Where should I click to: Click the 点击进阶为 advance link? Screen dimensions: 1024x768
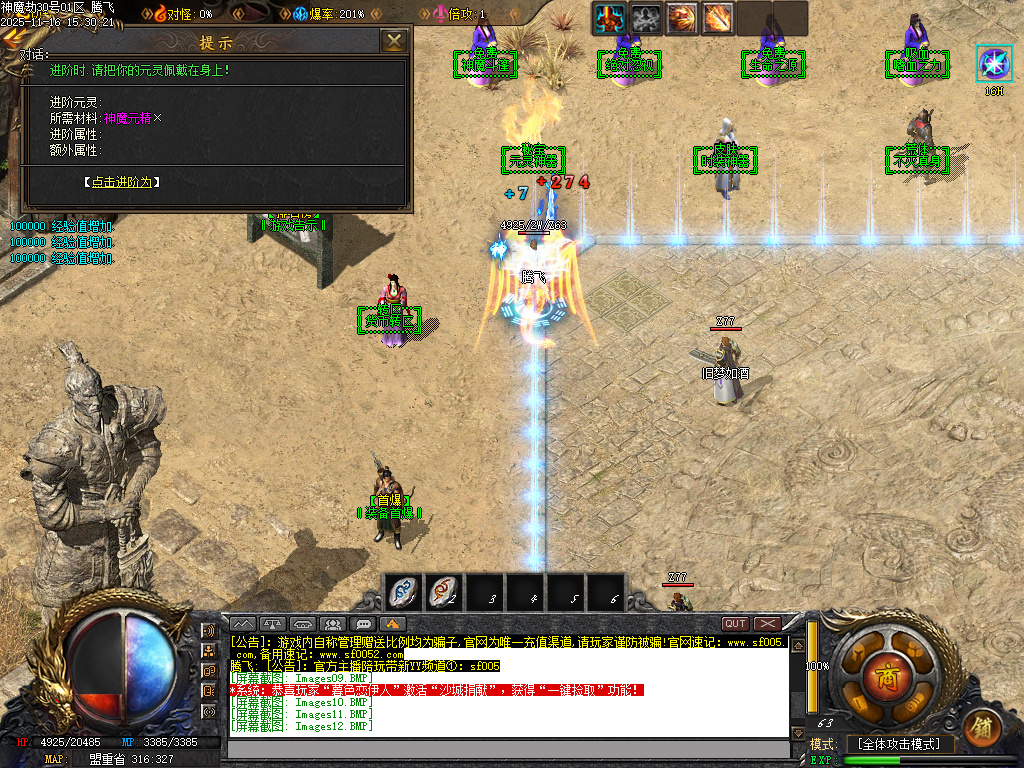tap(121, 182)
